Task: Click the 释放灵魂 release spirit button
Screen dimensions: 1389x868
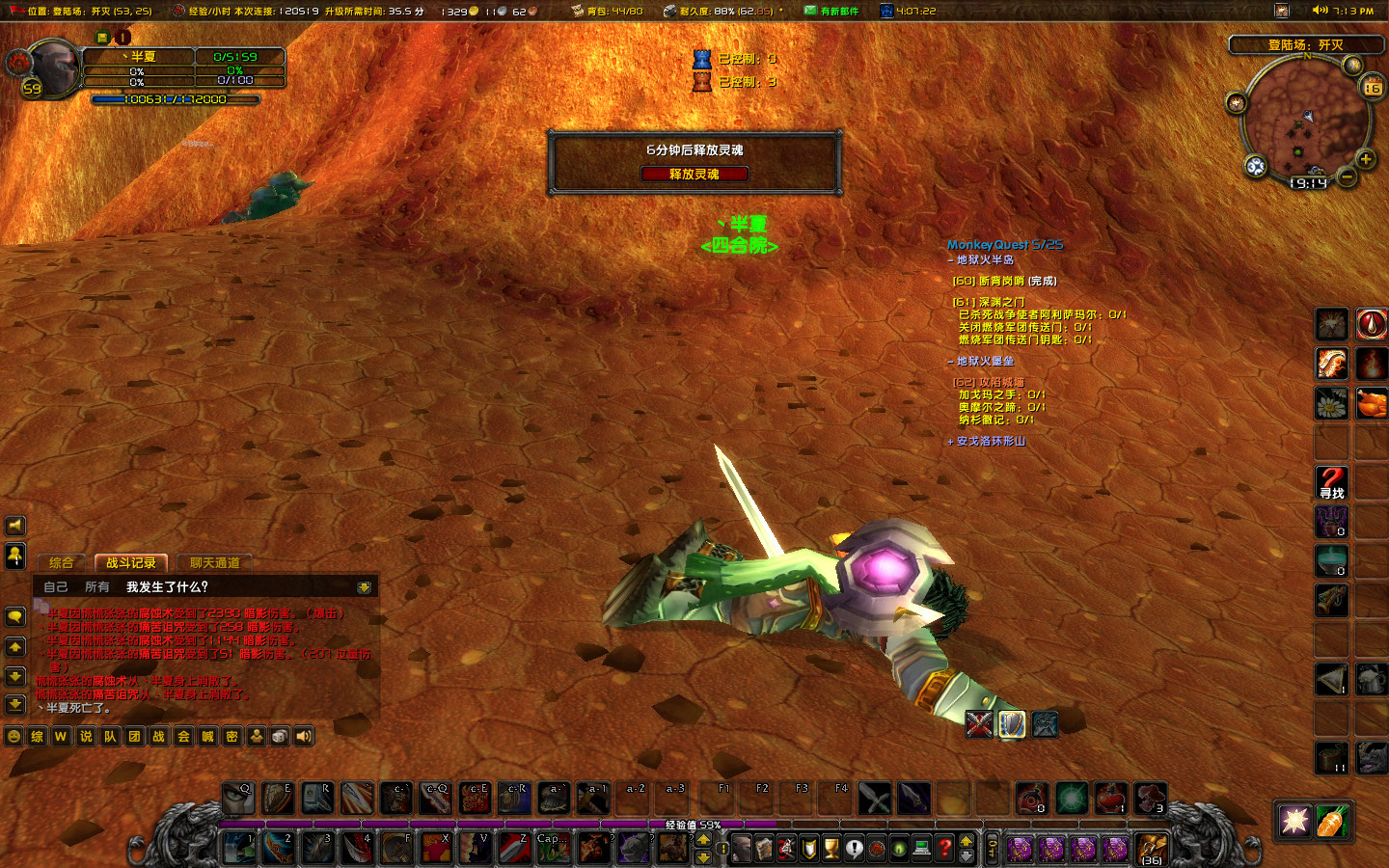Action: pos(694,174)
